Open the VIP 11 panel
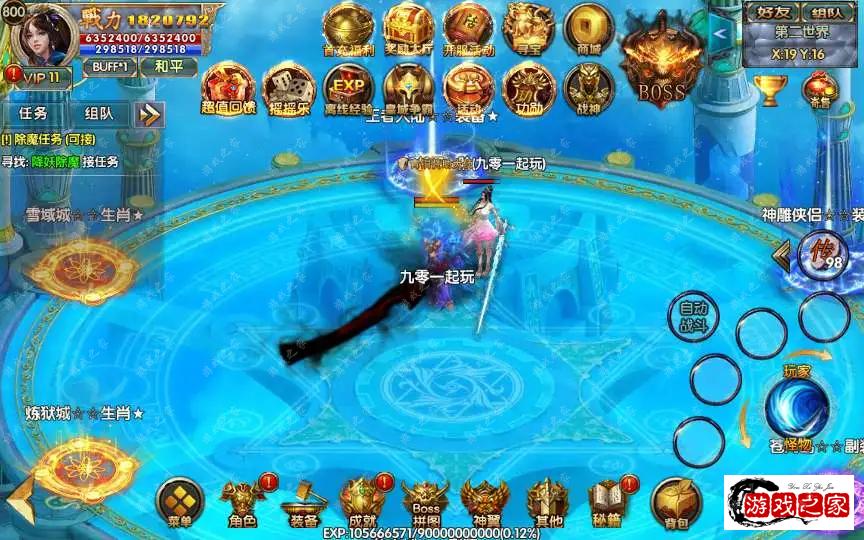Image resolution: width=864 pixels, height=540 pixels. click(36, 77)
